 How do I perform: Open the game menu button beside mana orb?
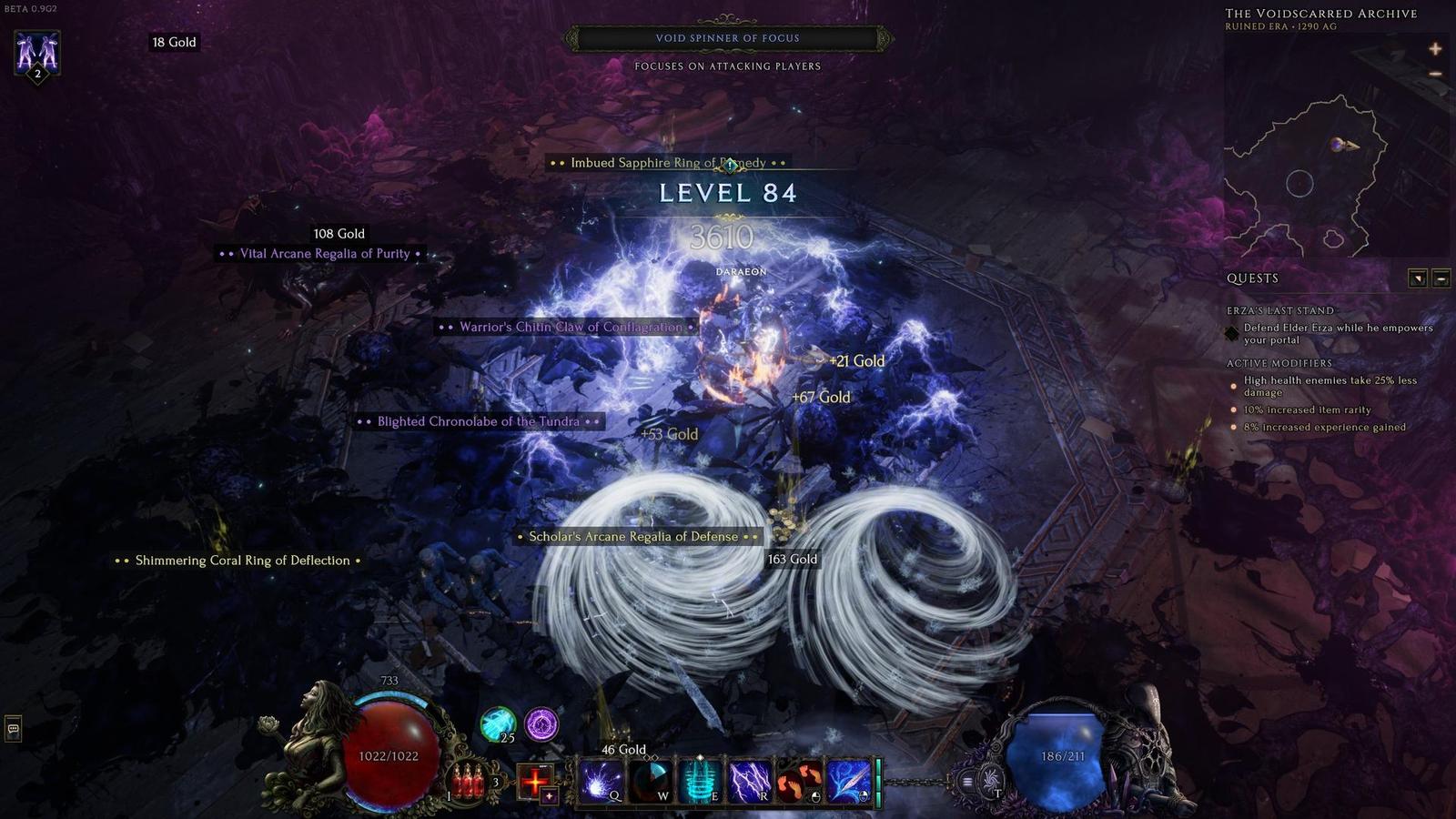(967, 781)
